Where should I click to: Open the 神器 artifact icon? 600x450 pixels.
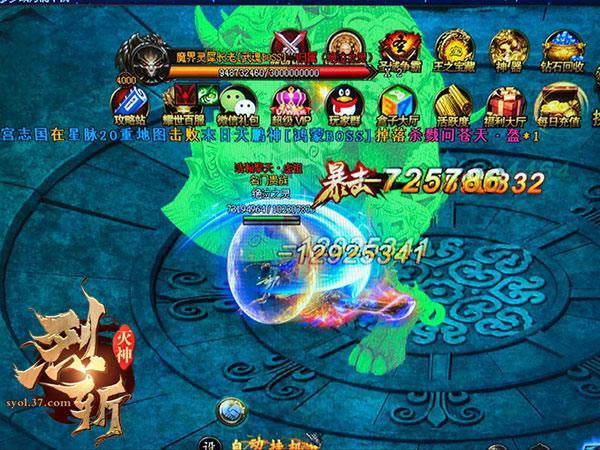[x=508, y=47]
